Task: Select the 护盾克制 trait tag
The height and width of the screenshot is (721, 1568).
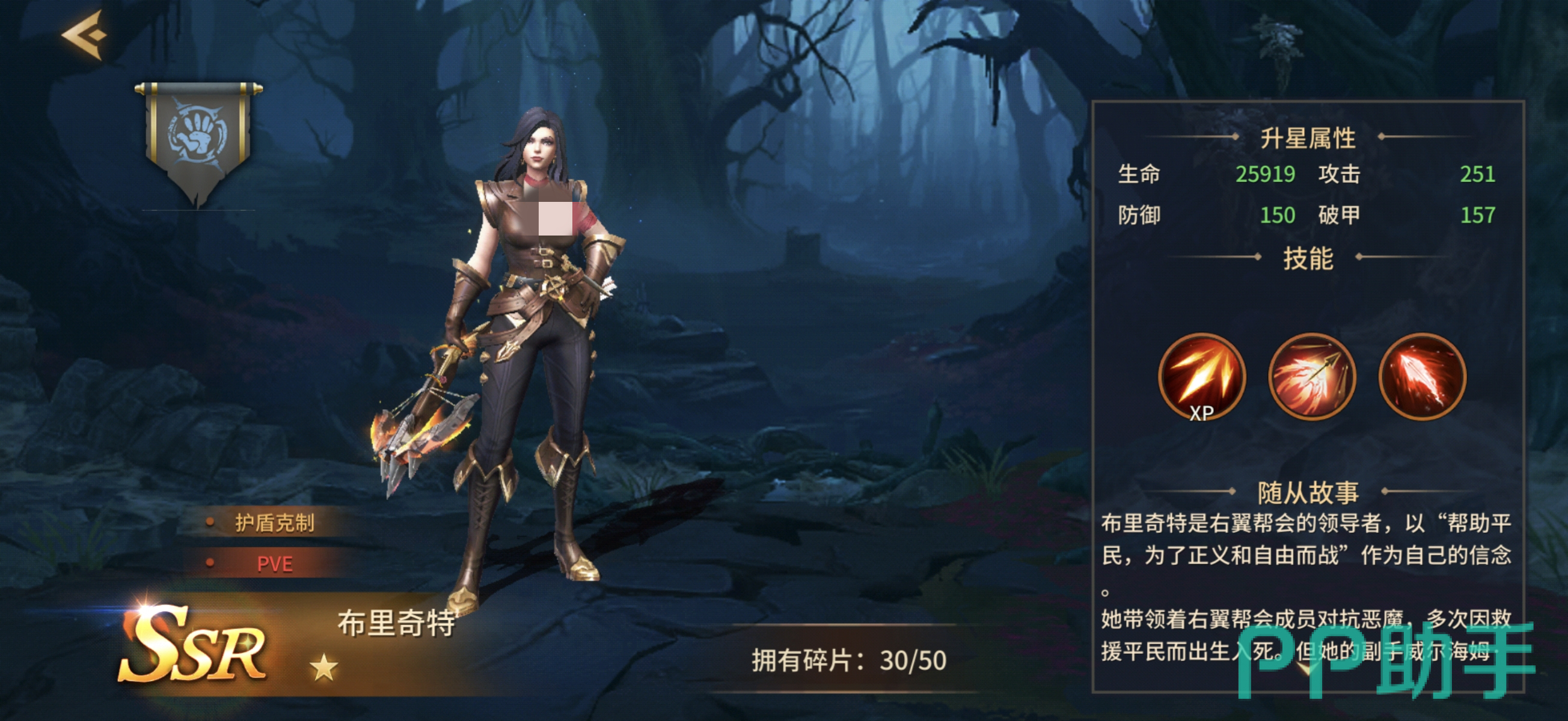Action: (274, 523)
